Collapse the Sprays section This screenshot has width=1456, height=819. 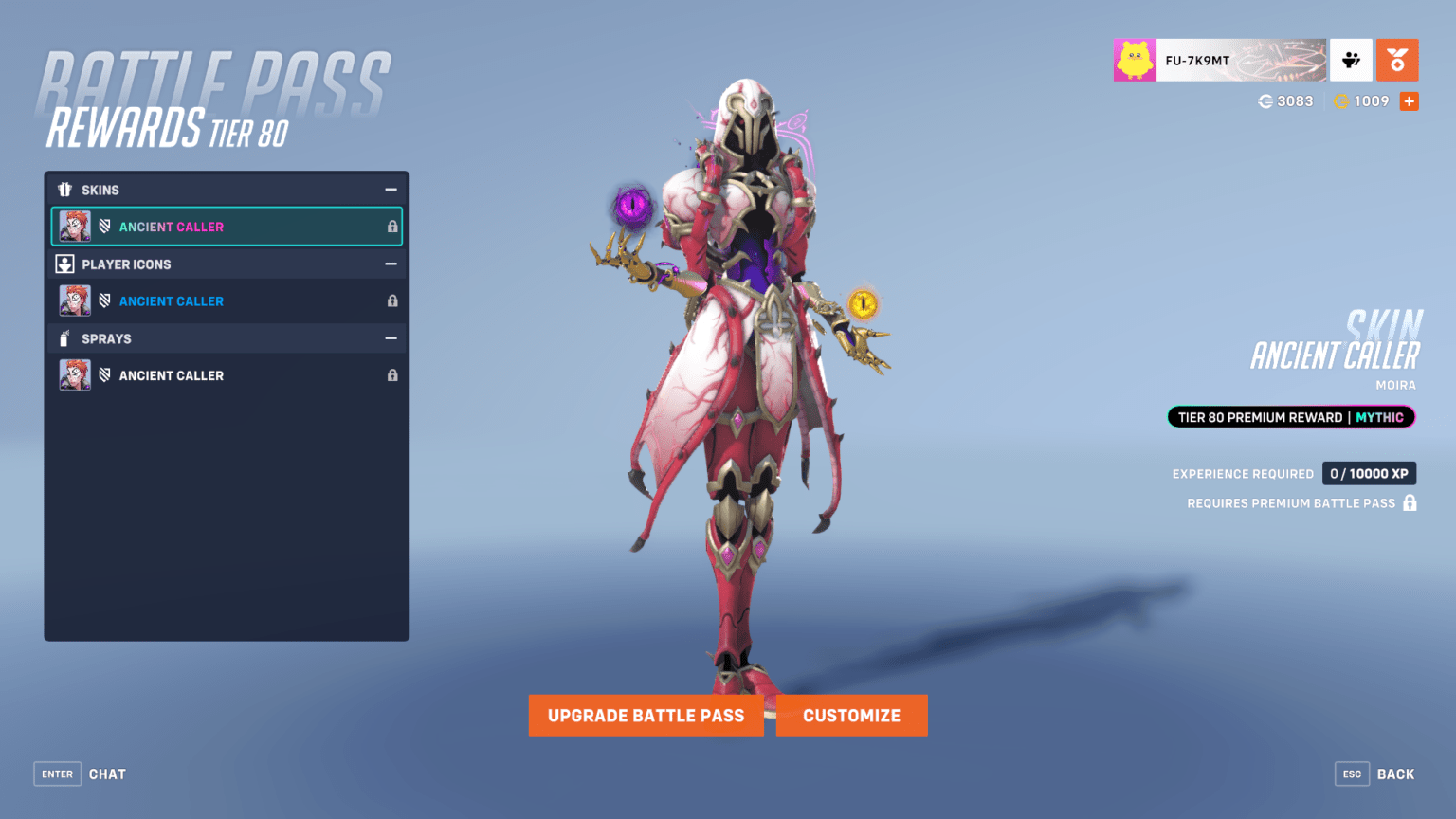391,338
